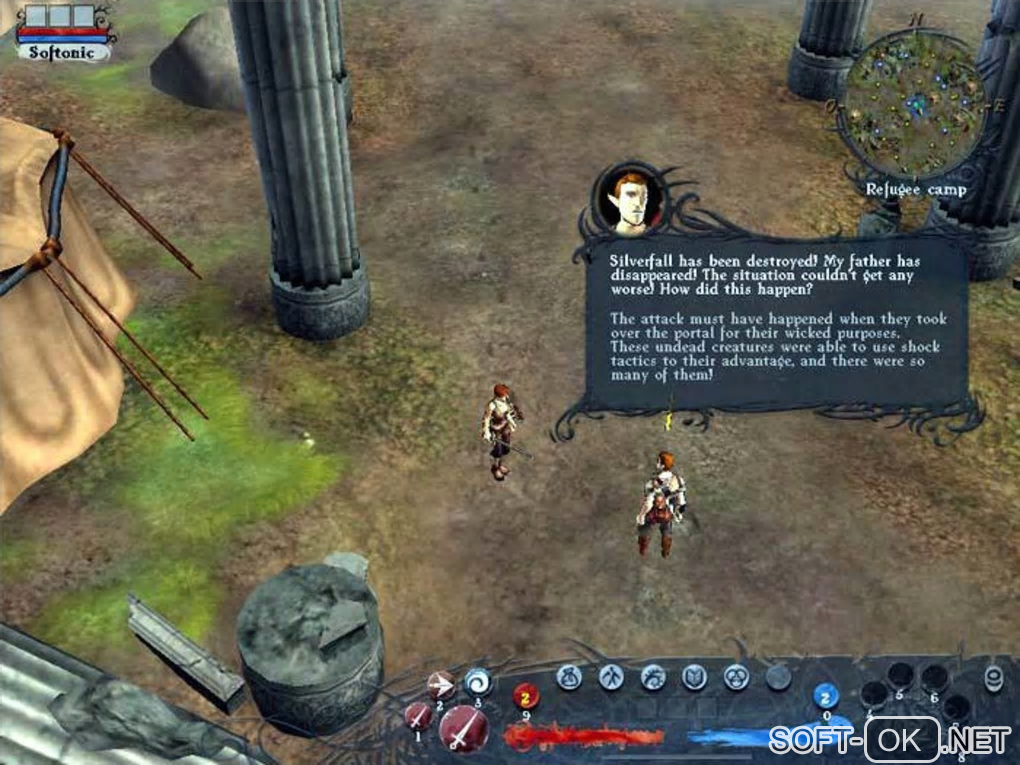
Task: Choose the arrow skill in slot 2
Action: point(440,684)
